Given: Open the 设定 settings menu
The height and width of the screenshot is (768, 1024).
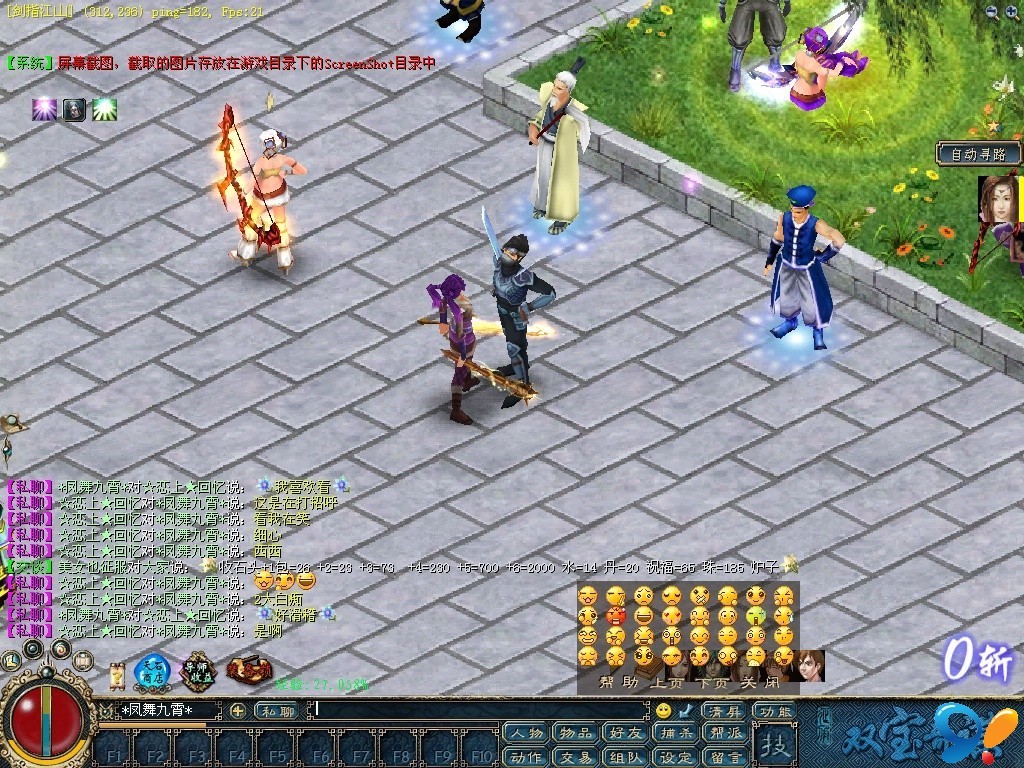Looking at the screenshot, I should click(x=676, y=757).
